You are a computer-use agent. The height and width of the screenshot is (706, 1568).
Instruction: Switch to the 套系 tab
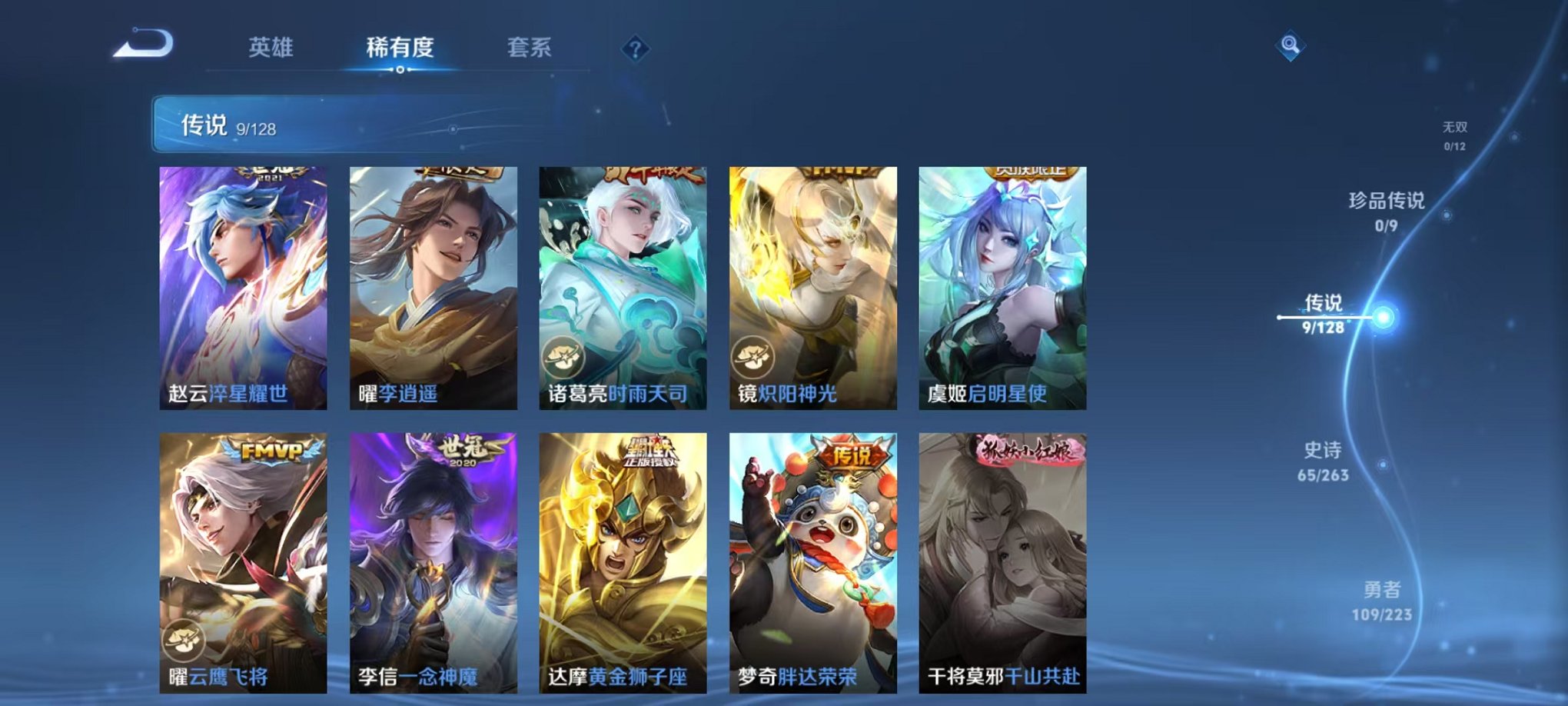tap(531, 48)
